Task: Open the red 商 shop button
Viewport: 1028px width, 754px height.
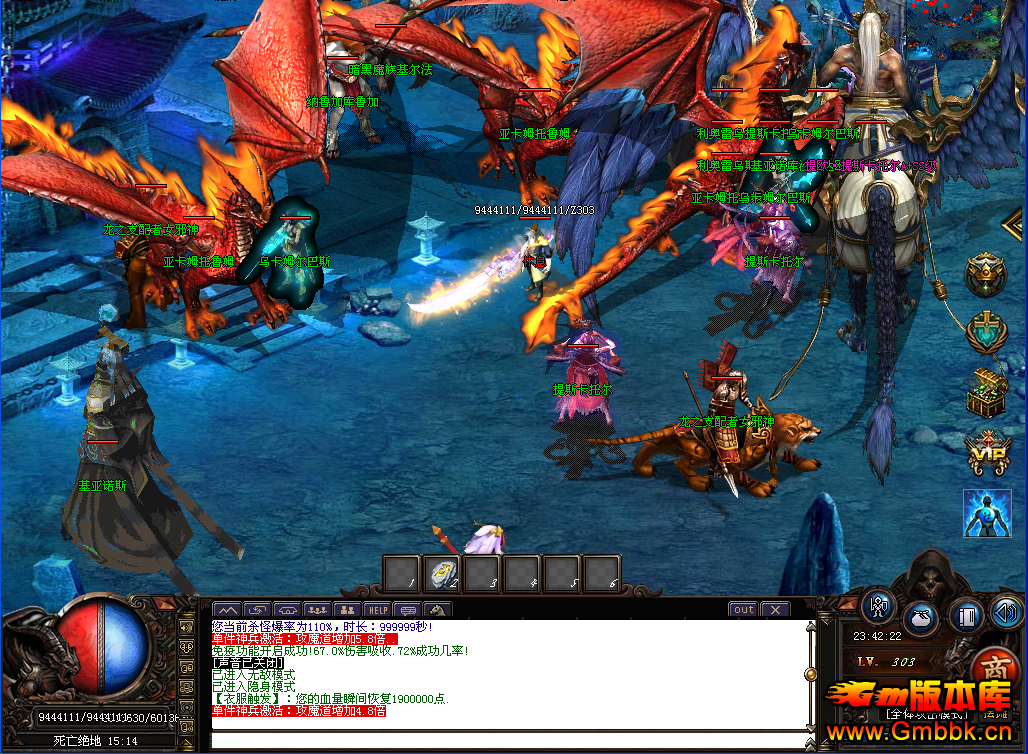Action: click(x=993, y=668)
